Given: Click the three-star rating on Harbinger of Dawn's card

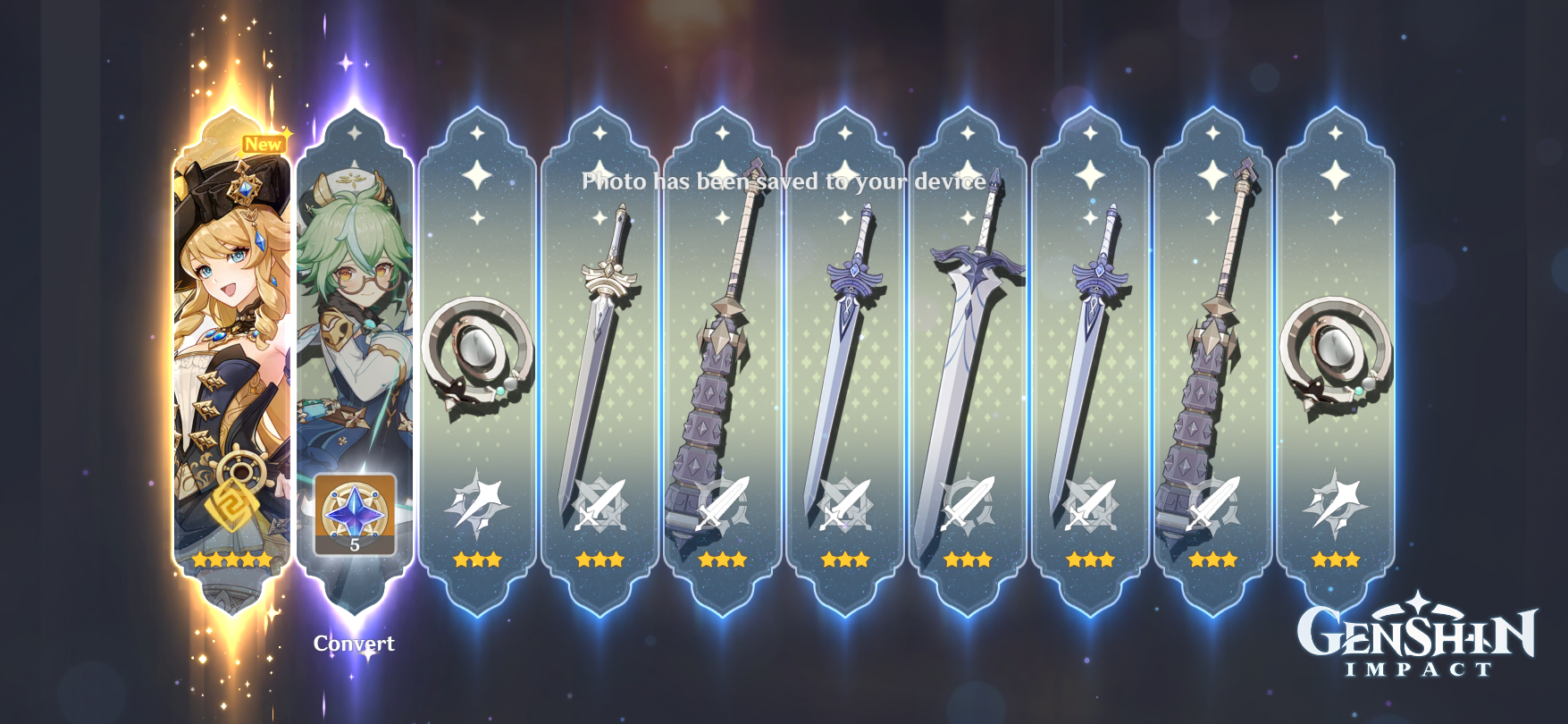Looking at the screenshot, I should coord(600,560).
